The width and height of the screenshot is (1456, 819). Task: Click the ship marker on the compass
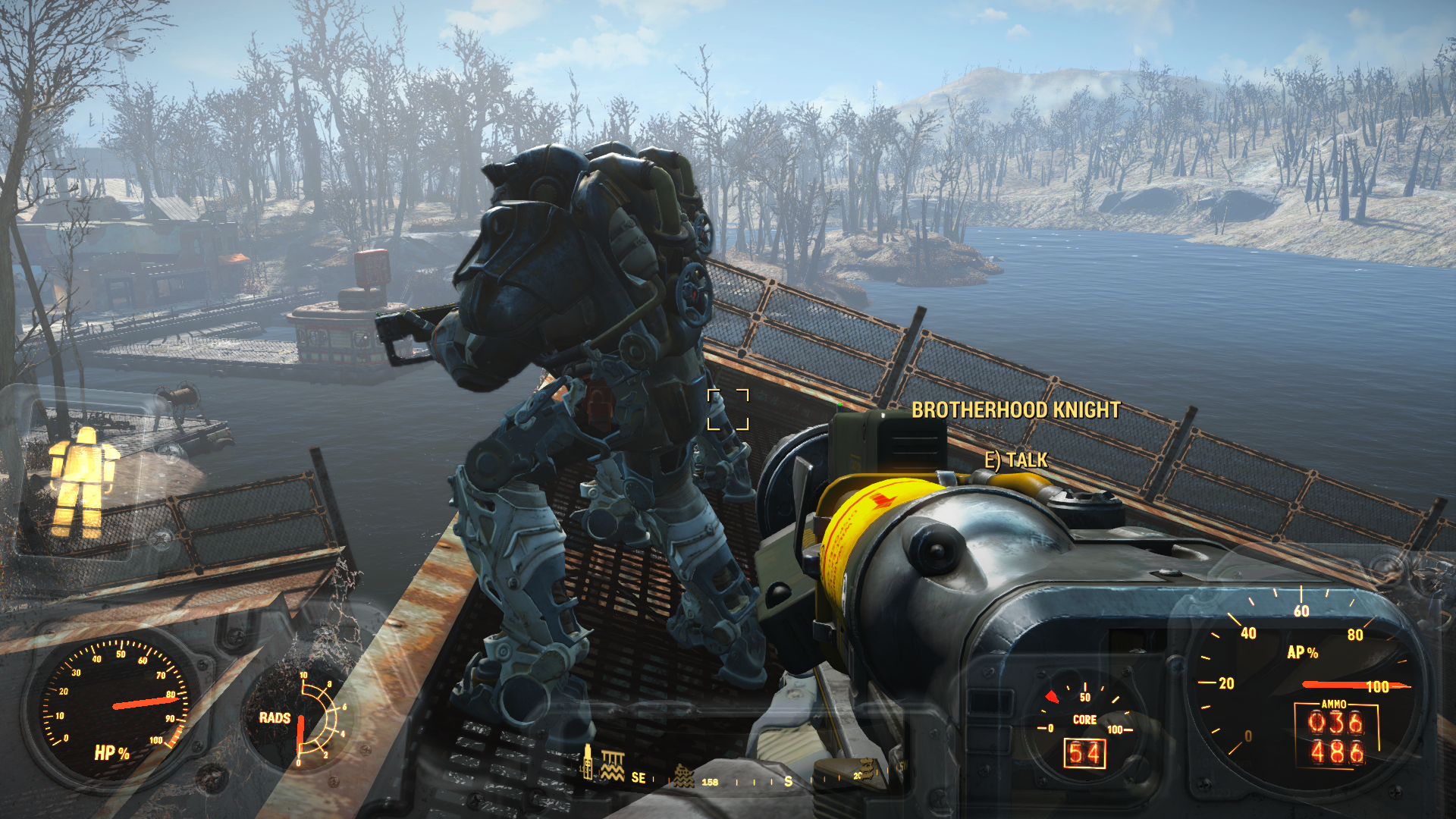tap(684, 776)
